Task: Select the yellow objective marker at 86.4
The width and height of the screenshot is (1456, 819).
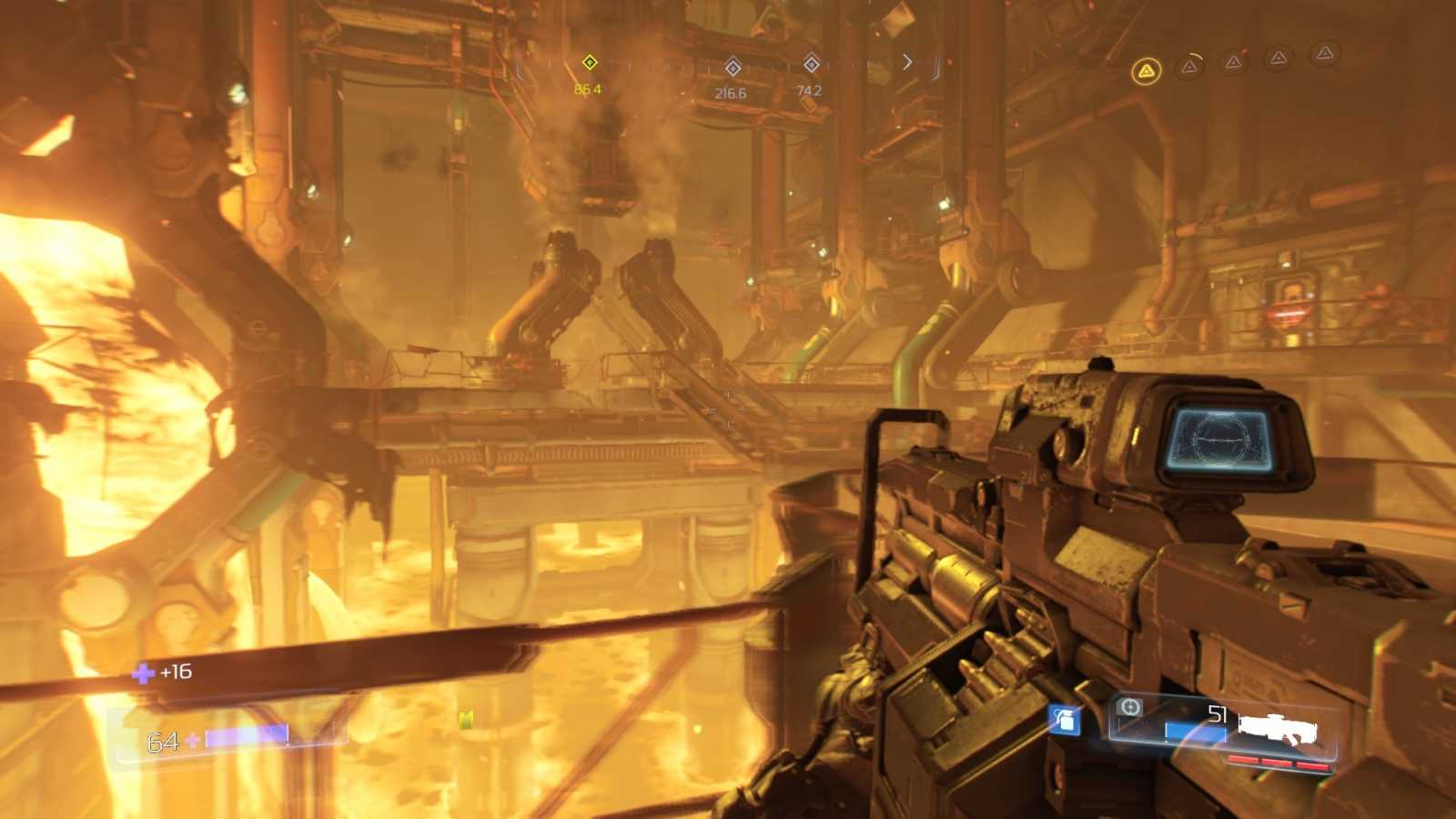Action: tap(589, 62)
